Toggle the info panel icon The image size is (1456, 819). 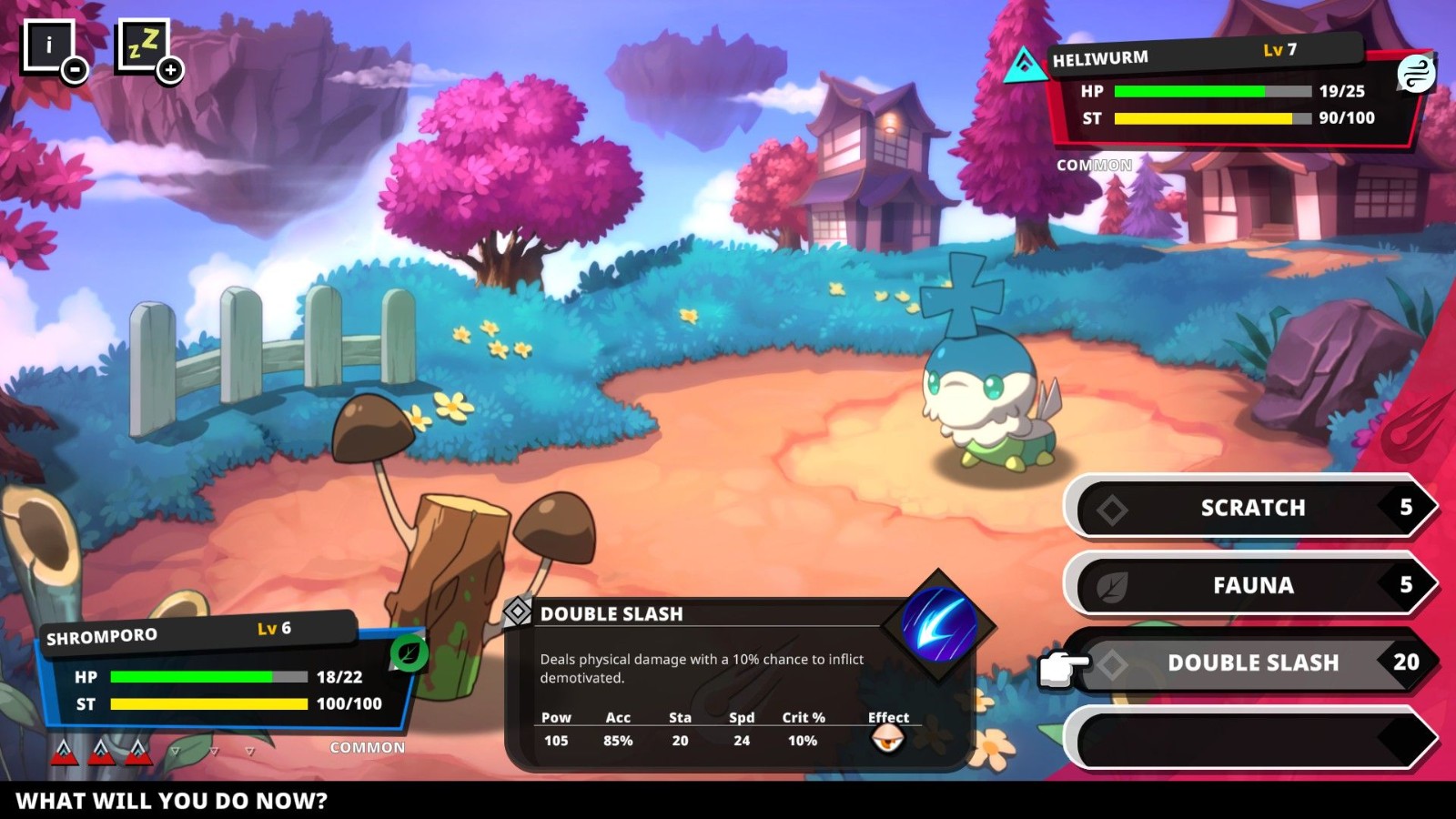tap(51, 45)
